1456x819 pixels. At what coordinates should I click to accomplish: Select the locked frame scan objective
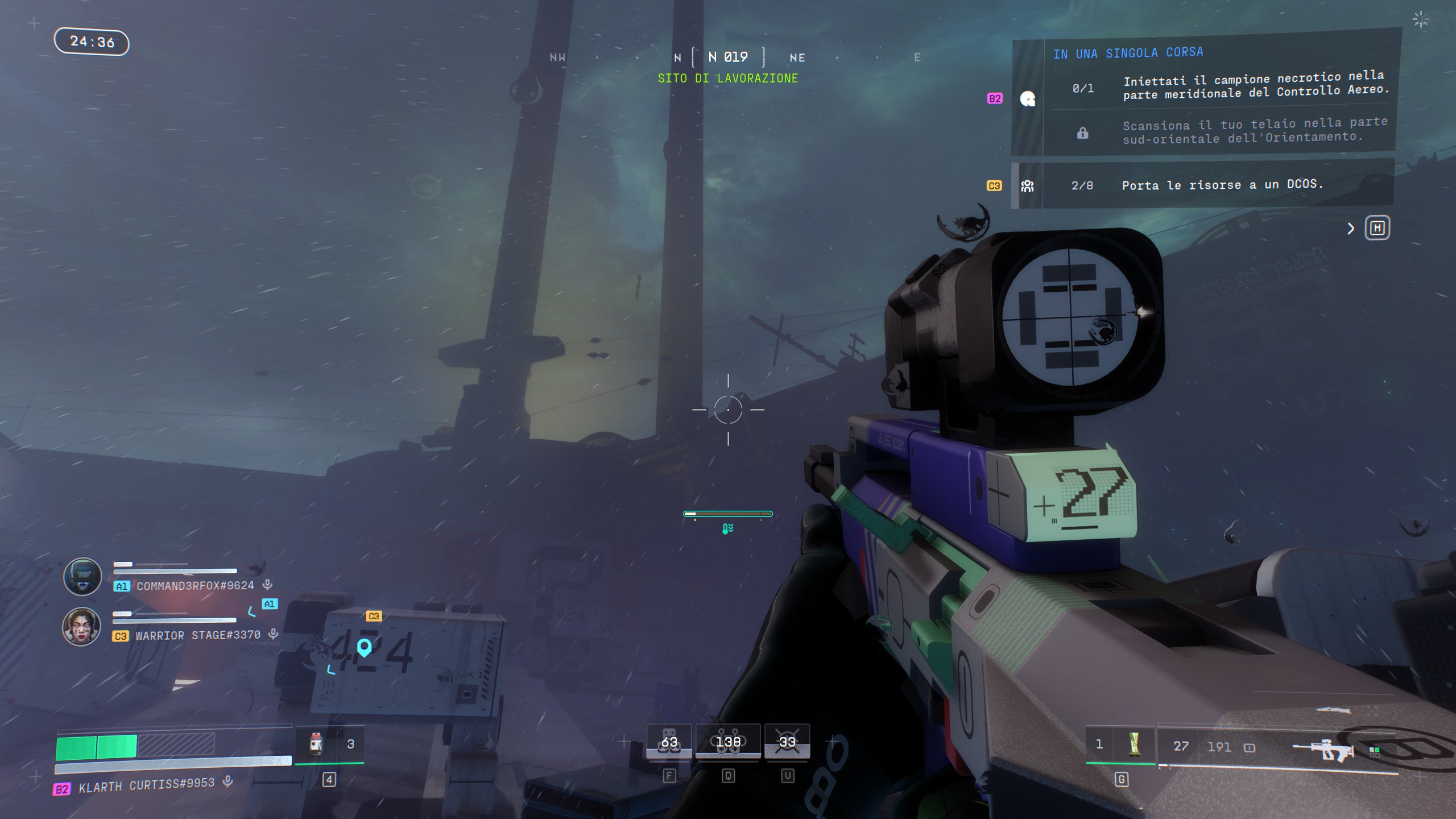[1255, 131]
